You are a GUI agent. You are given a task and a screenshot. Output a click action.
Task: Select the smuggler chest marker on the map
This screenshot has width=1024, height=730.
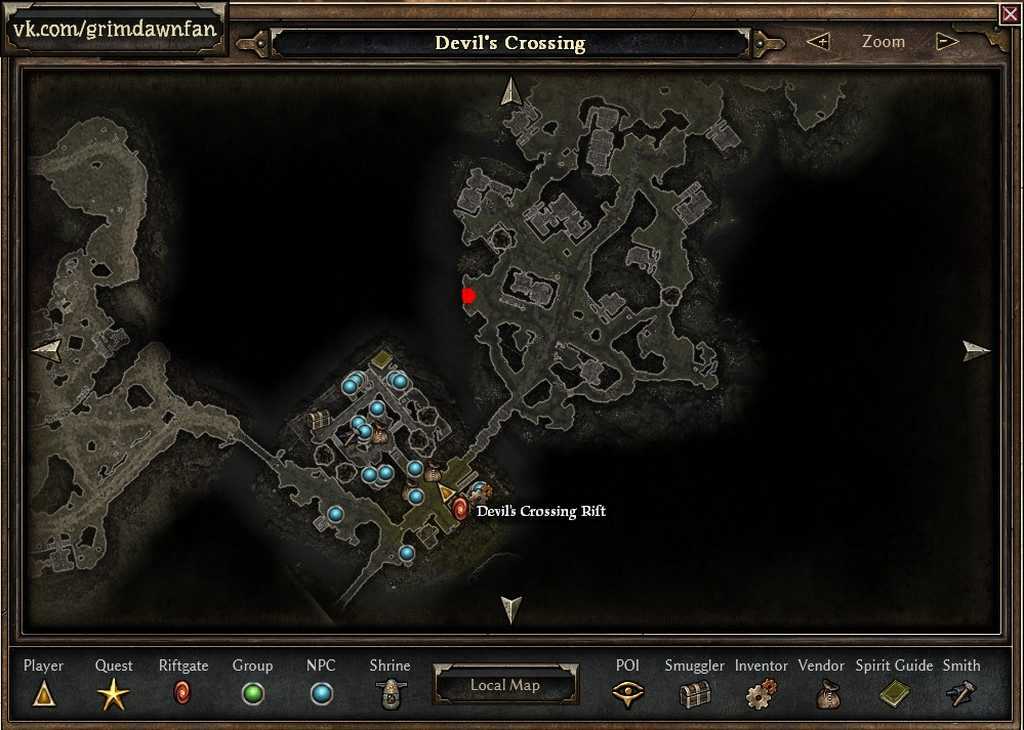[319, 420]
